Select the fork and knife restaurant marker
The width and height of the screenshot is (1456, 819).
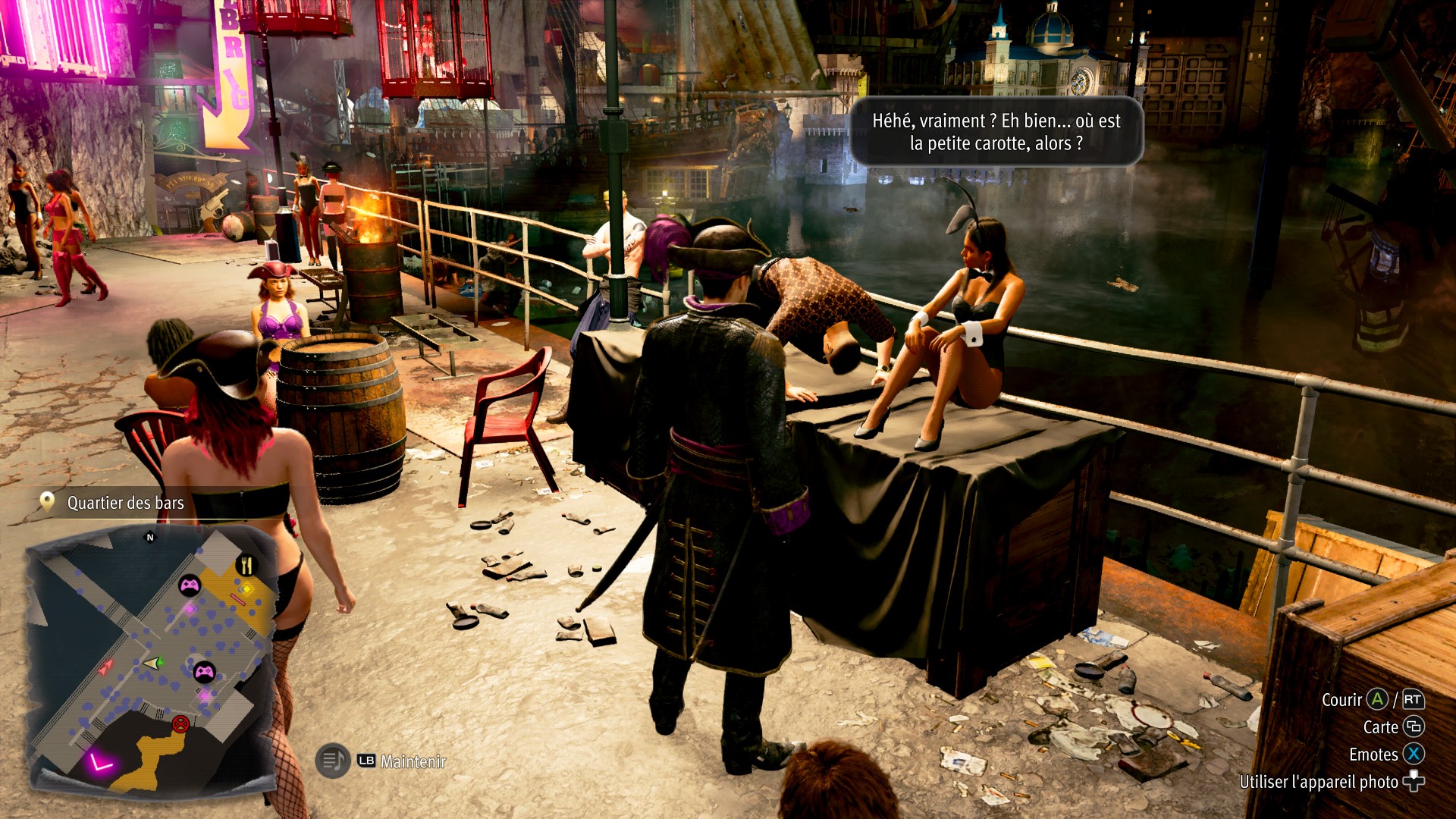coord(246,565)
